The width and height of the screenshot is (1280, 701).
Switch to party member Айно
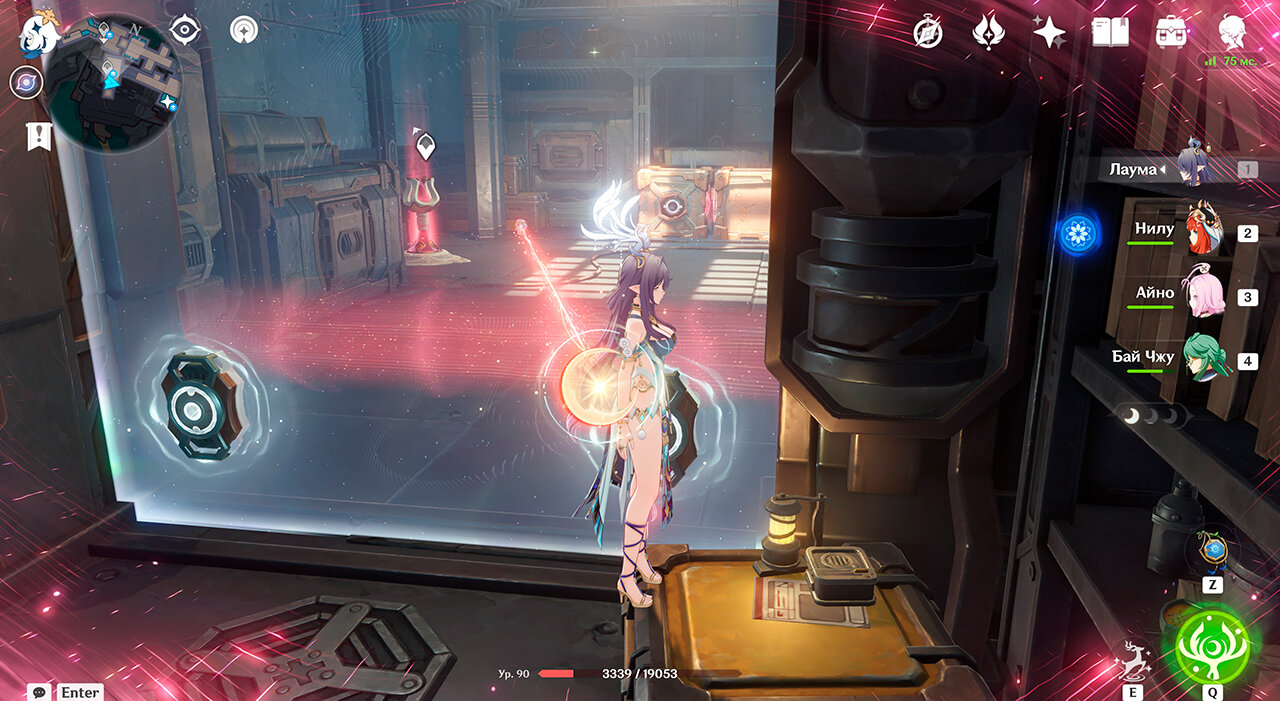point(1204,296)
